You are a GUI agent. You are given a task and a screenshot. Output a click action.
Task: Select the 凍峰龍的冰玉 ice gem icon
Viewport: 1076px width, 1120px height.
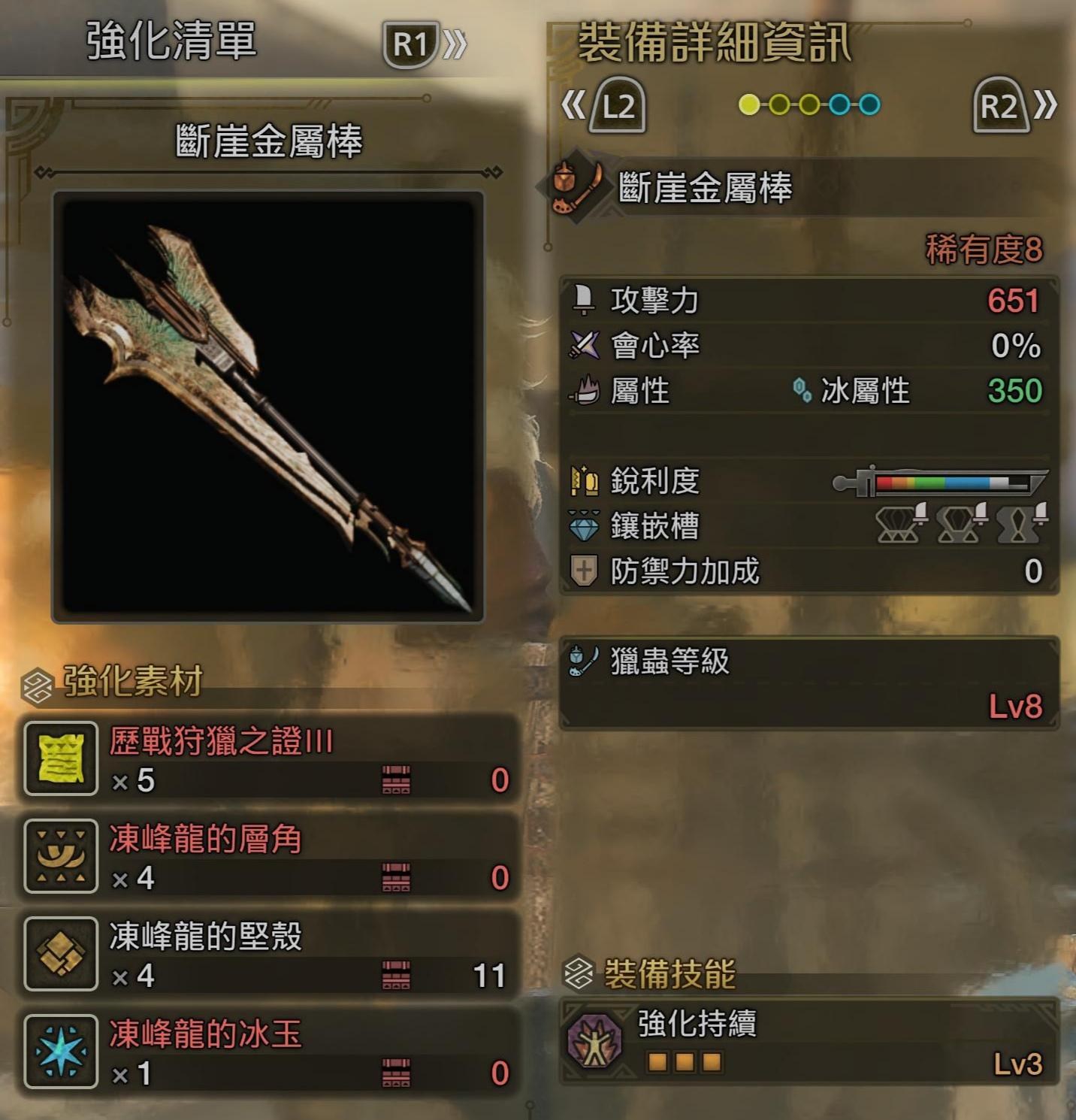[x=60, y=1052]
